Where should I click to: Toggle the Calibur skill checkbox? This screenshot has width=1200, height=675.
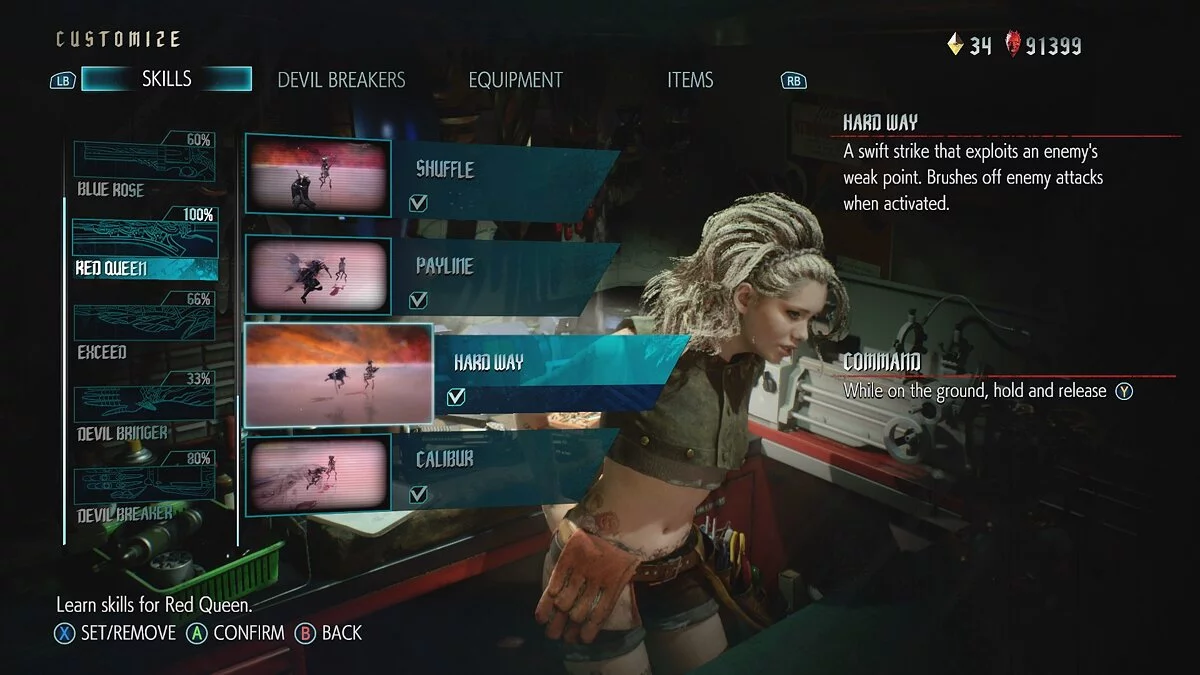point(419,494)
